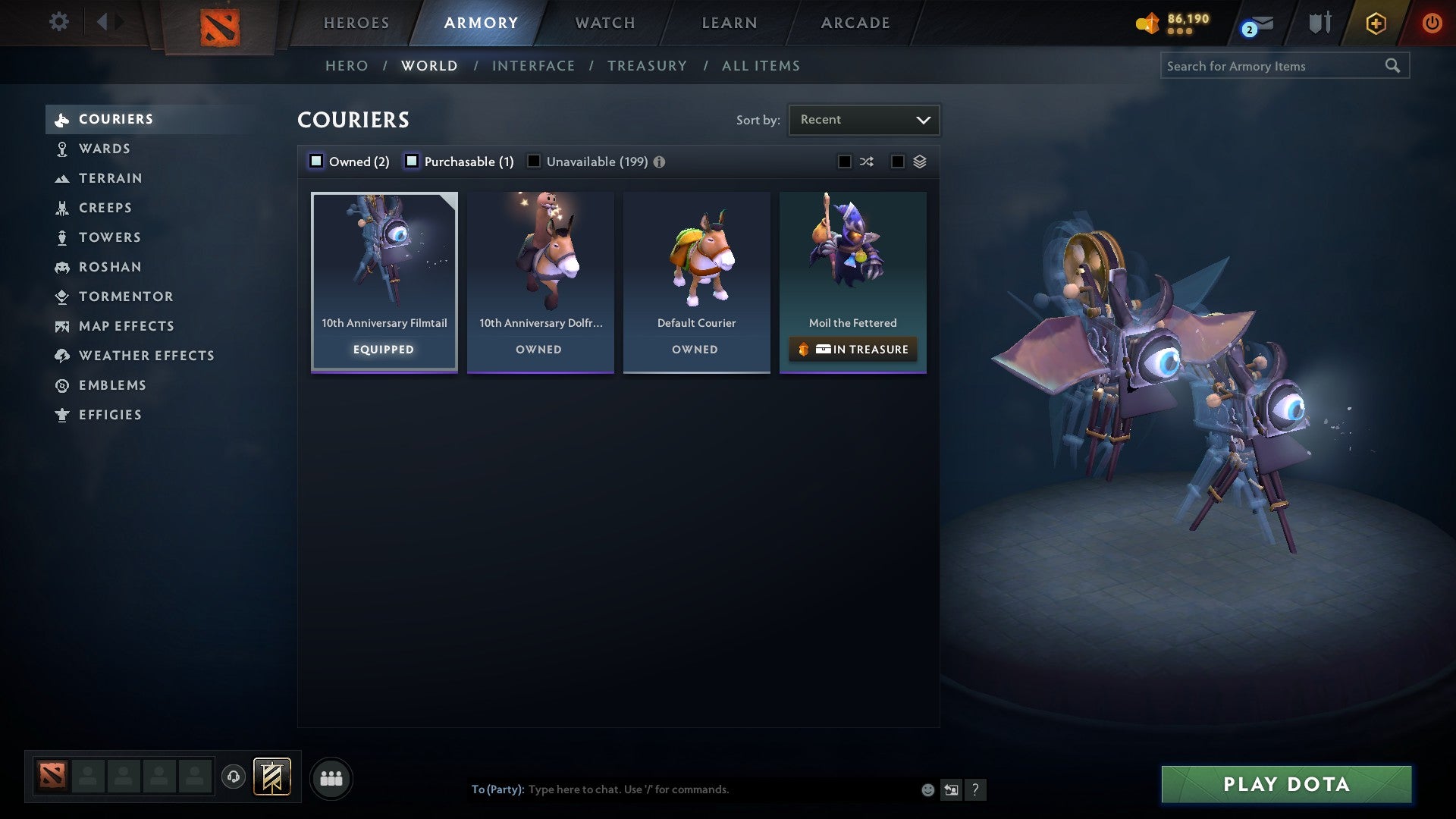The image size is (1456, 819).
Task: Select the Default Courier thumbnail
Action: point(696,258)
